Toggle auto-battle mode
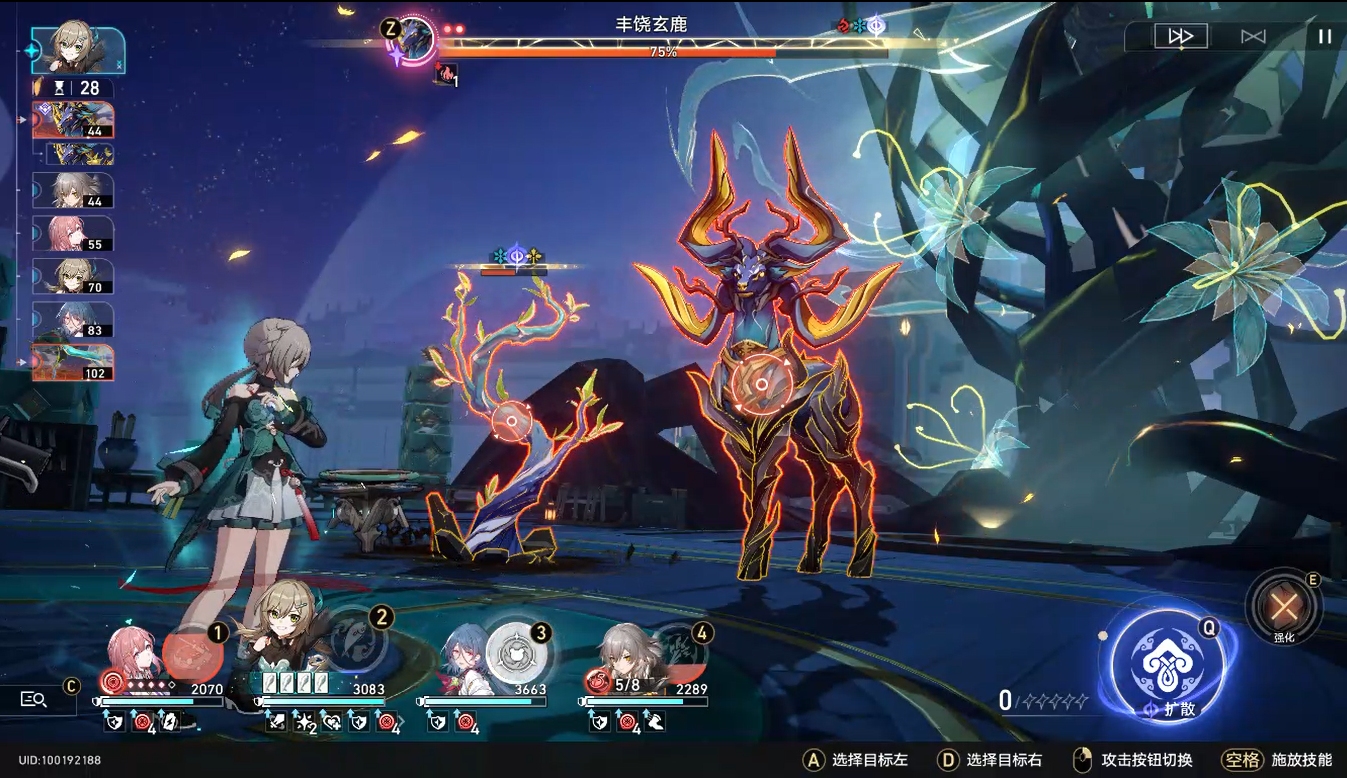Screen dimensions: 1347x778 [1253, 37]
